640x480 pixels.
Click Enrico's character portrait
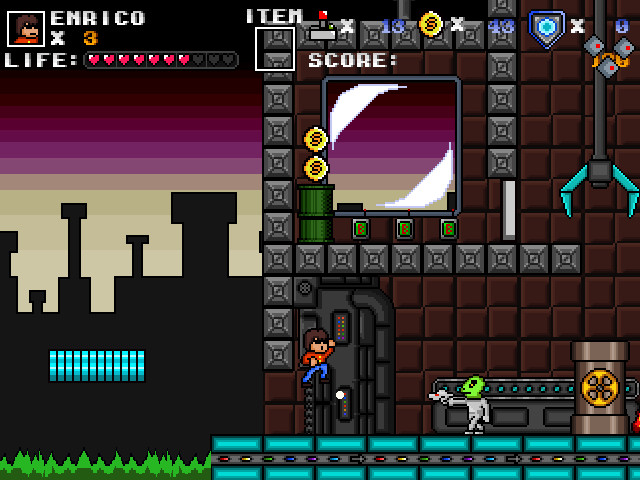pyautogui.click(x=26, y=28)
